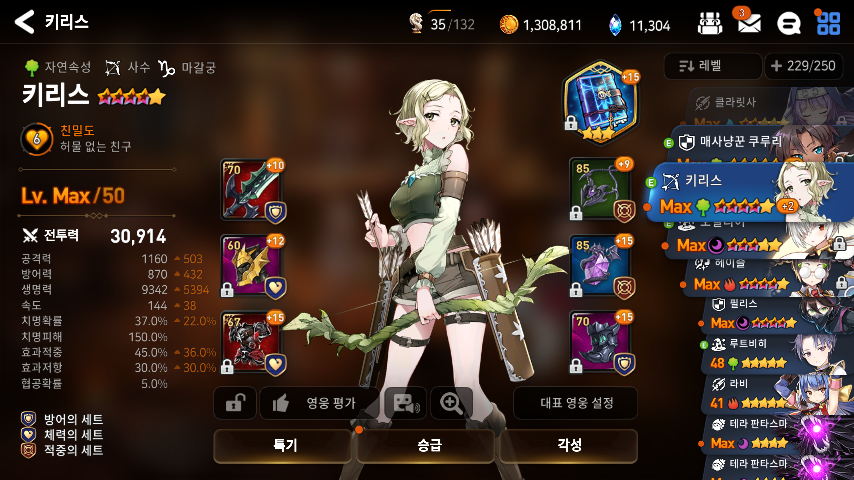This screenshot has width=854, height=480.
Task: Open the 각성 awakening tab
Action: 567,446
